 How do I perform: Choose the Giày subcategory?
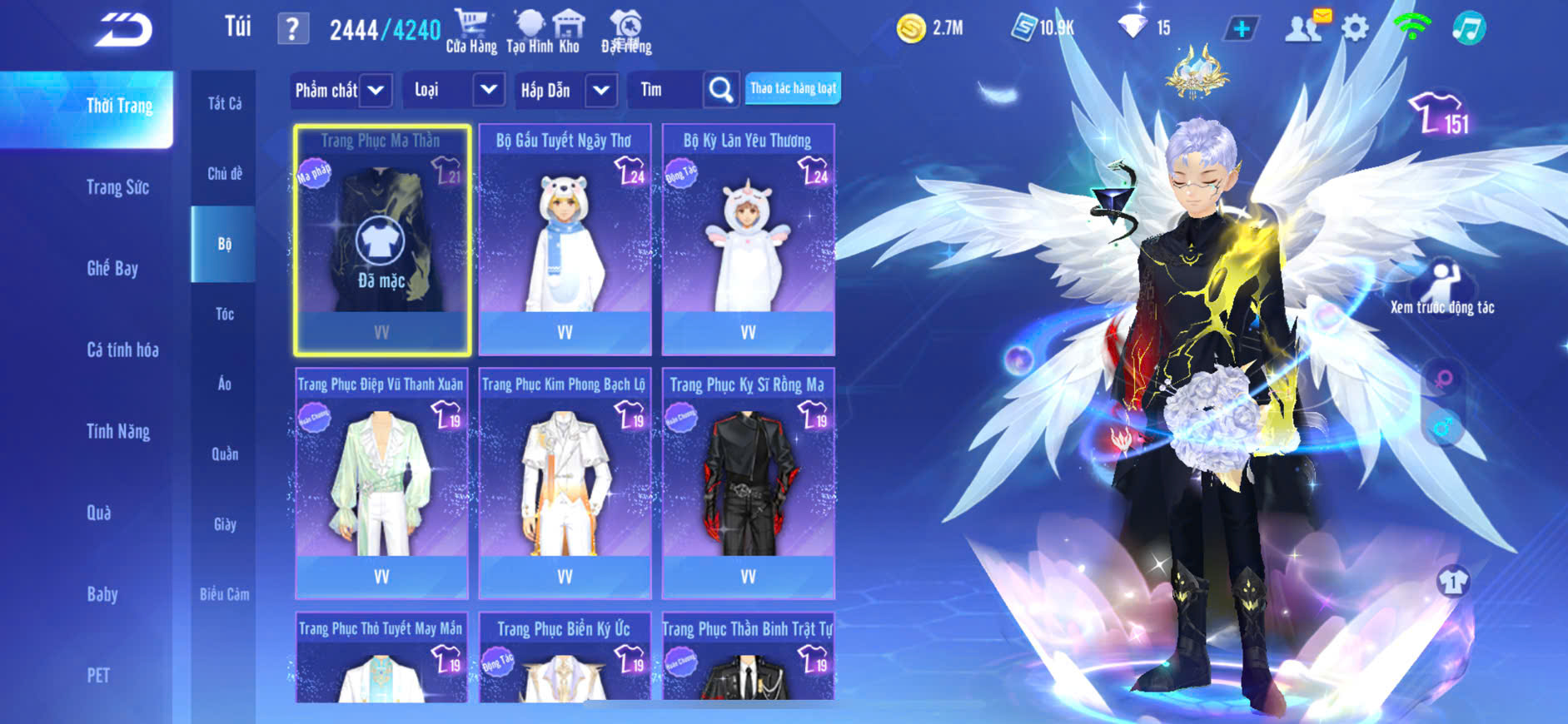[225, 524]
